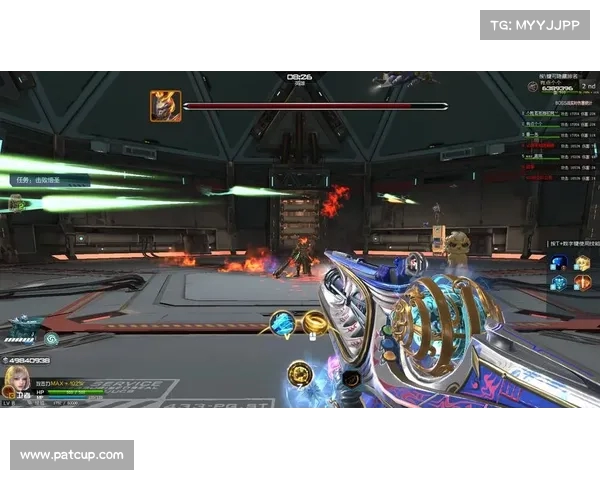
Task: Click the 2nd place rank badge
Action: 585,87
